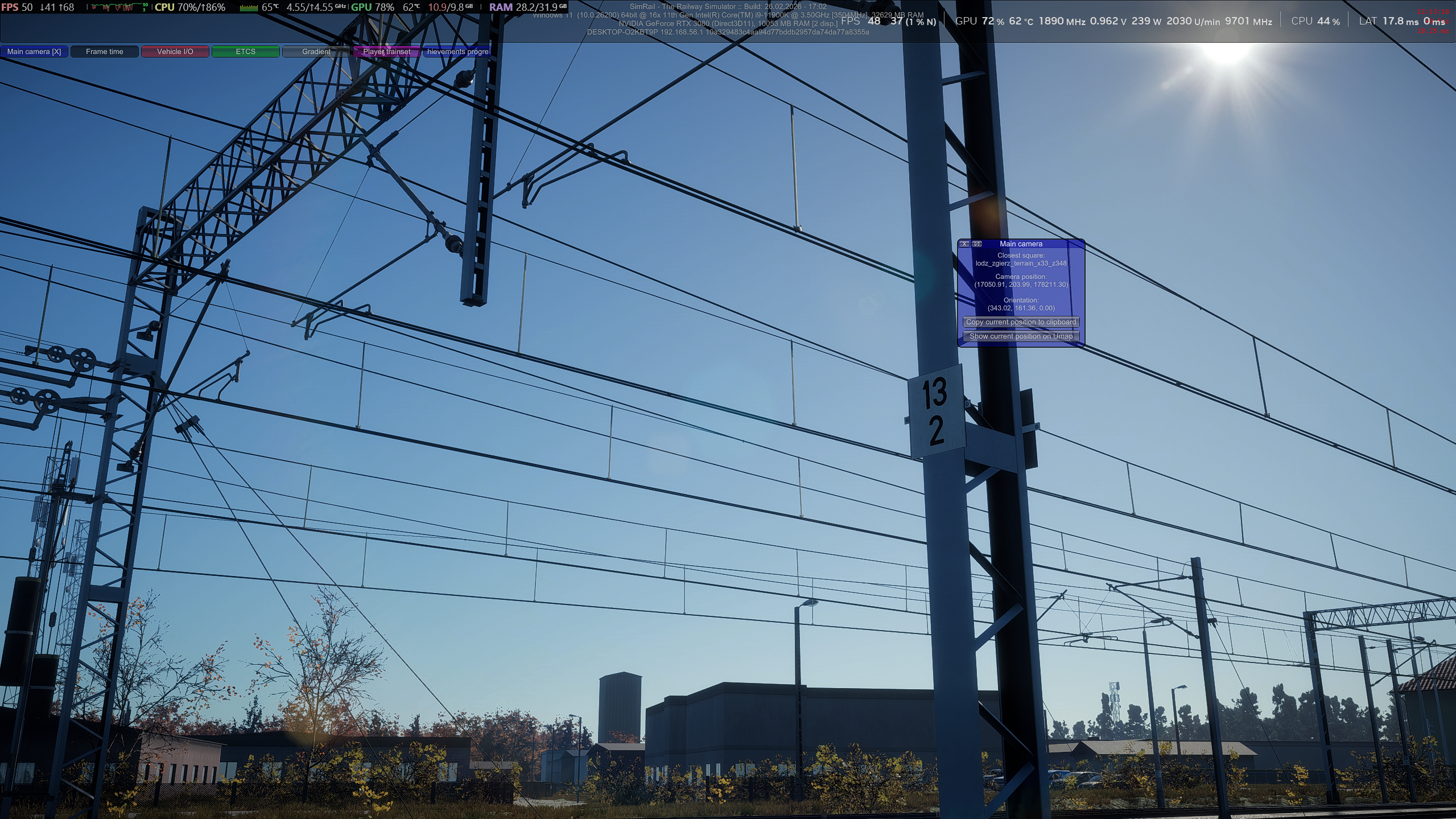The image size is (1456, 819).
Task: Open the Frame time debug panel
Action: click(105, 52)
